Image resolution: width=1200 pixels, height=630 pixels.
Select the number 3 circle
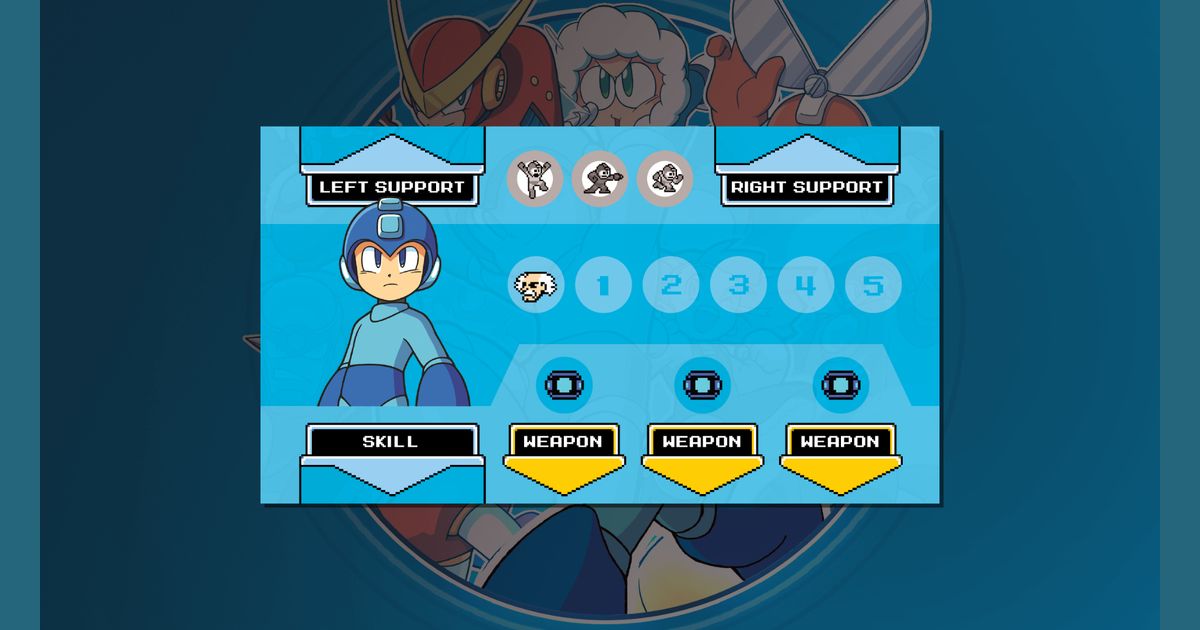point(738,286)
